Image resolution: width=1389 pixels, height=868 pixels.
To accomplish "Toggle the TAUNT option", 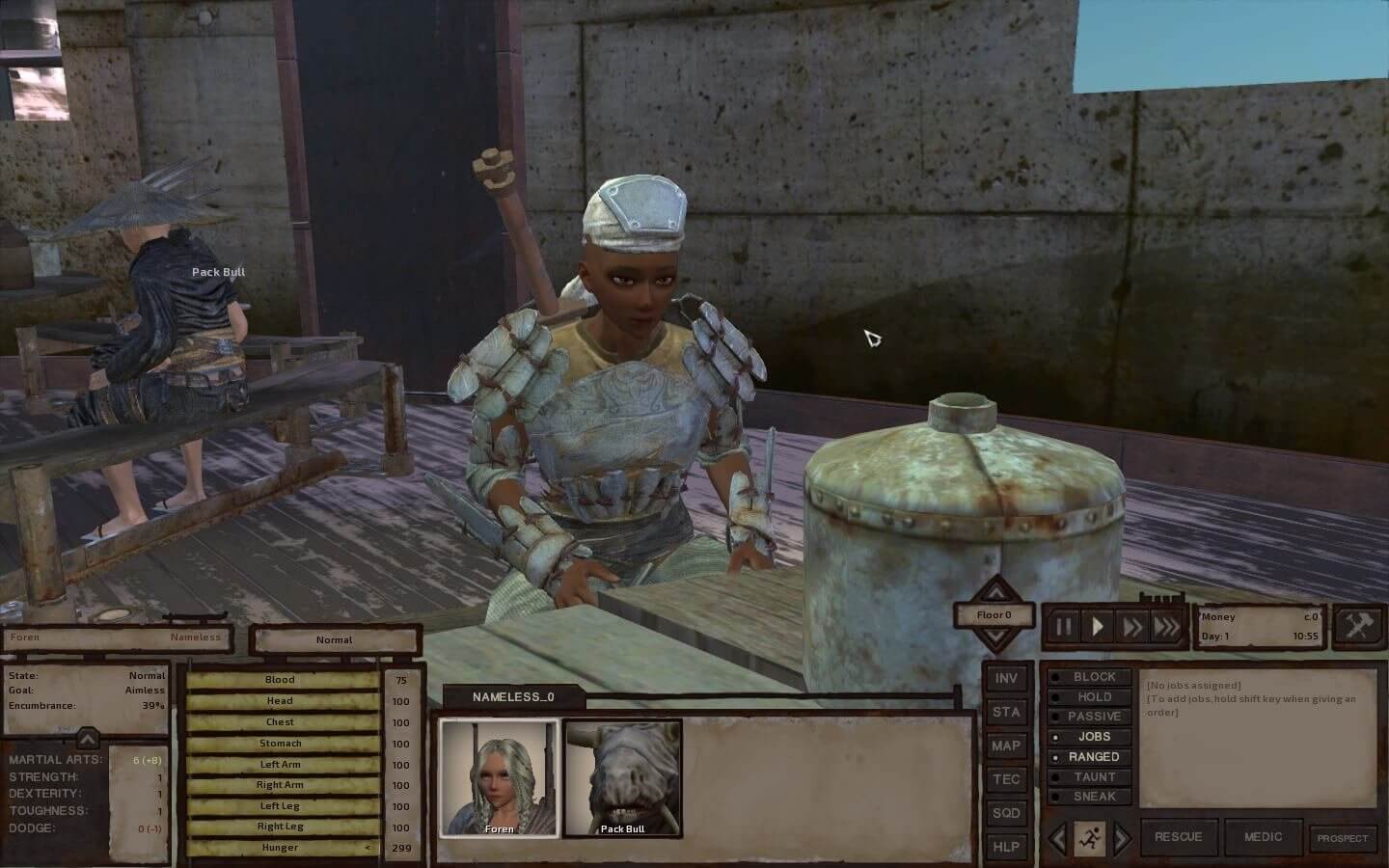I will click(x=1094, y=776).
